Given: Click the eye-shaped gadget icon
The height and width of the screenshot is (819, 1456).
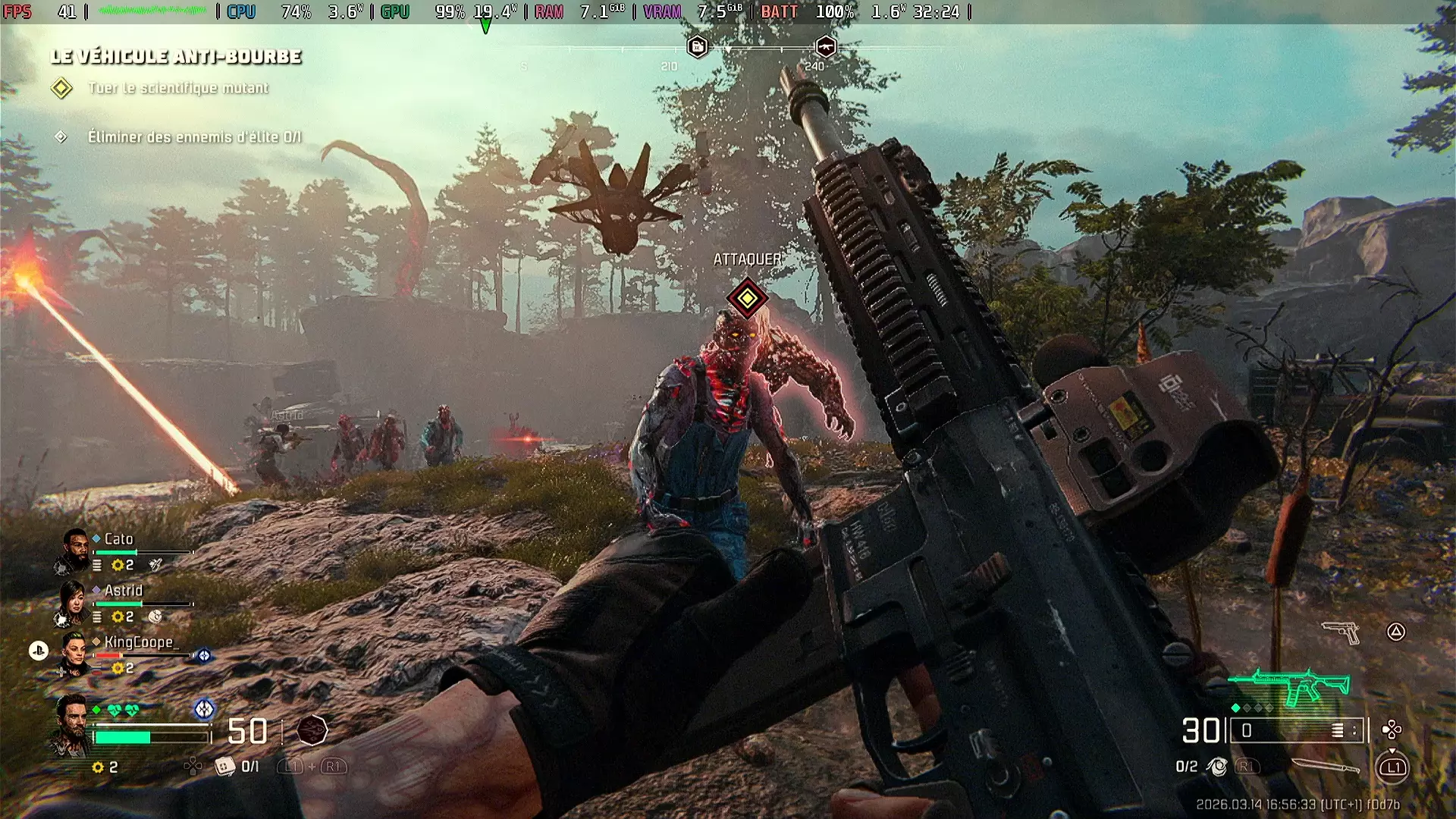Looking at the screenshot, I should click(1217, 767).
